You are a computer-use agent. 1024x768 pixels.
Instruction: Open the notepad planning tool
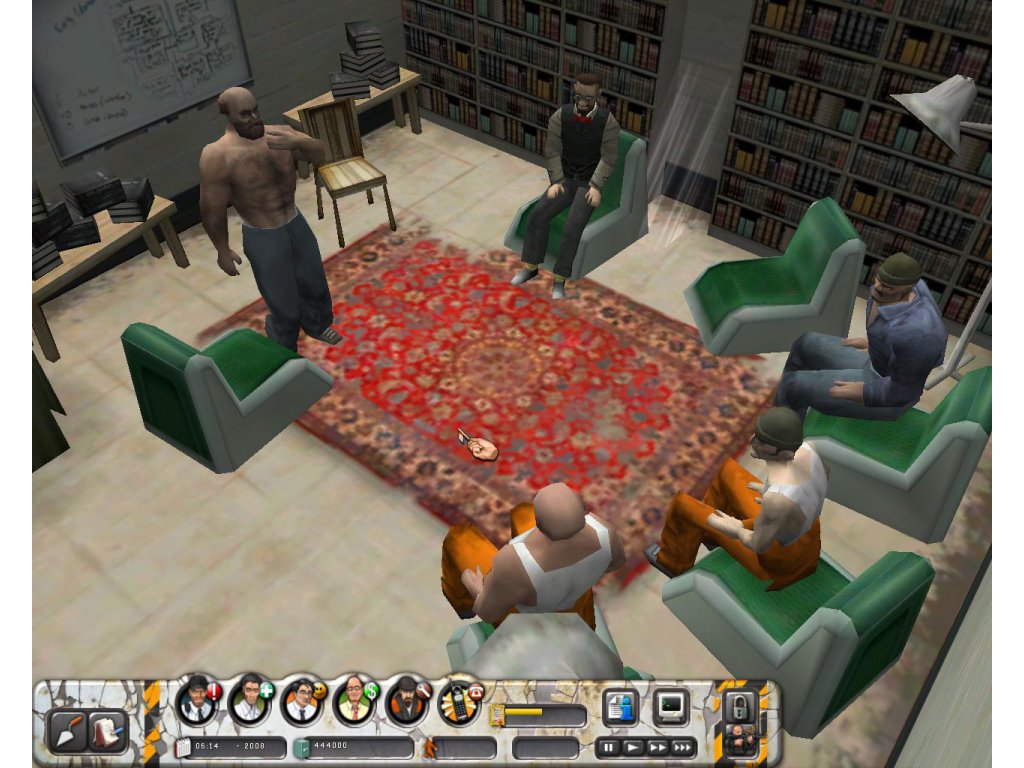point(106,730)
